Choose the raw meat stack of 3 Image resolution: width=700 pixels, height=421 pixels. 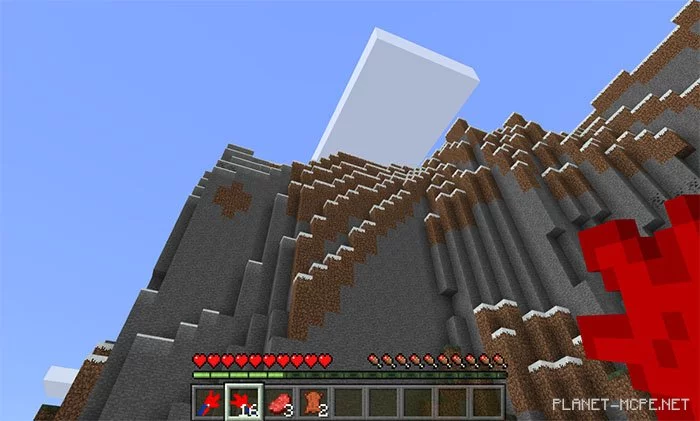click(278, 402)
